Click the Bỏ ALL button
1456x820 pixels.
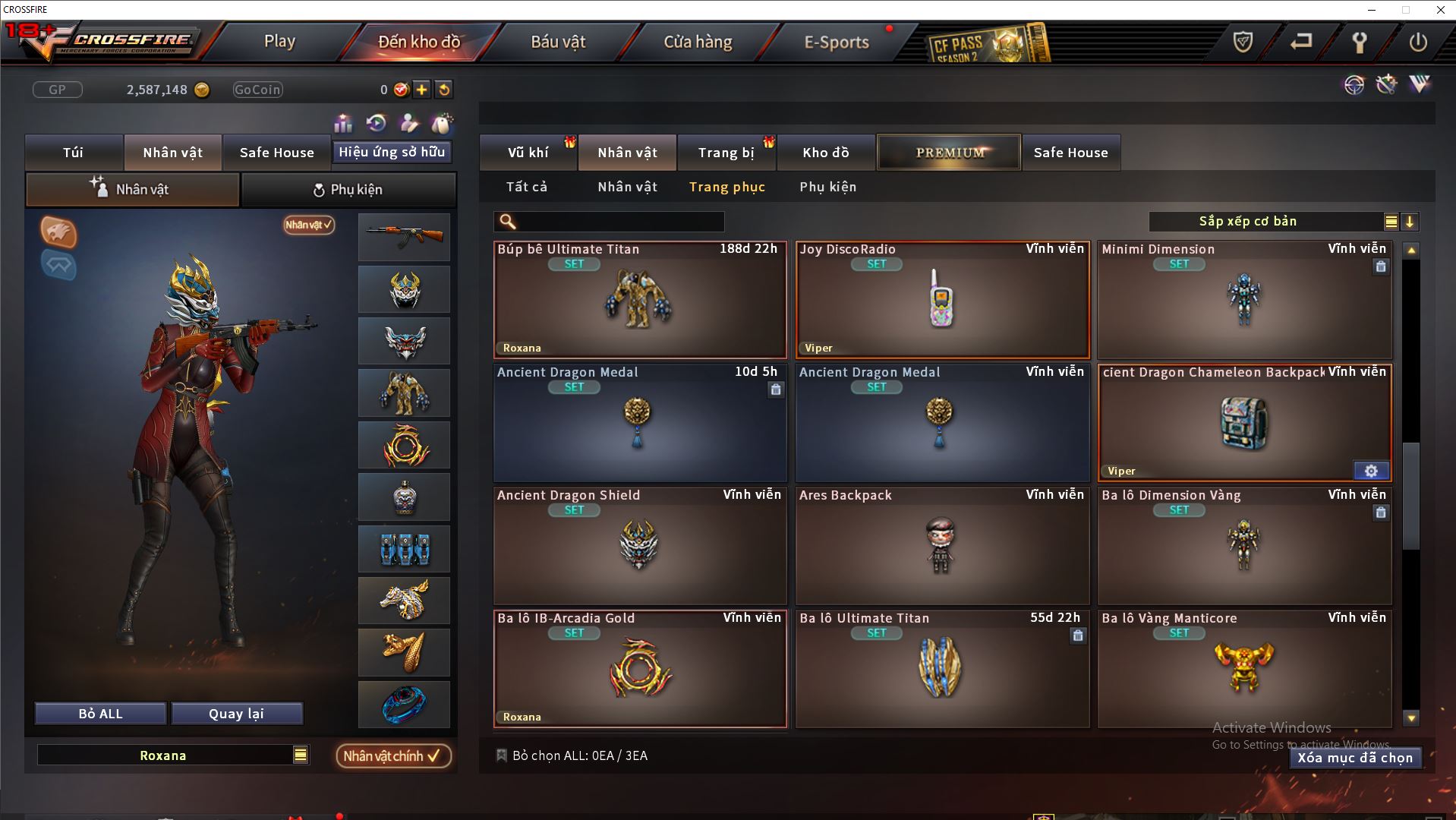coord(100,714)
